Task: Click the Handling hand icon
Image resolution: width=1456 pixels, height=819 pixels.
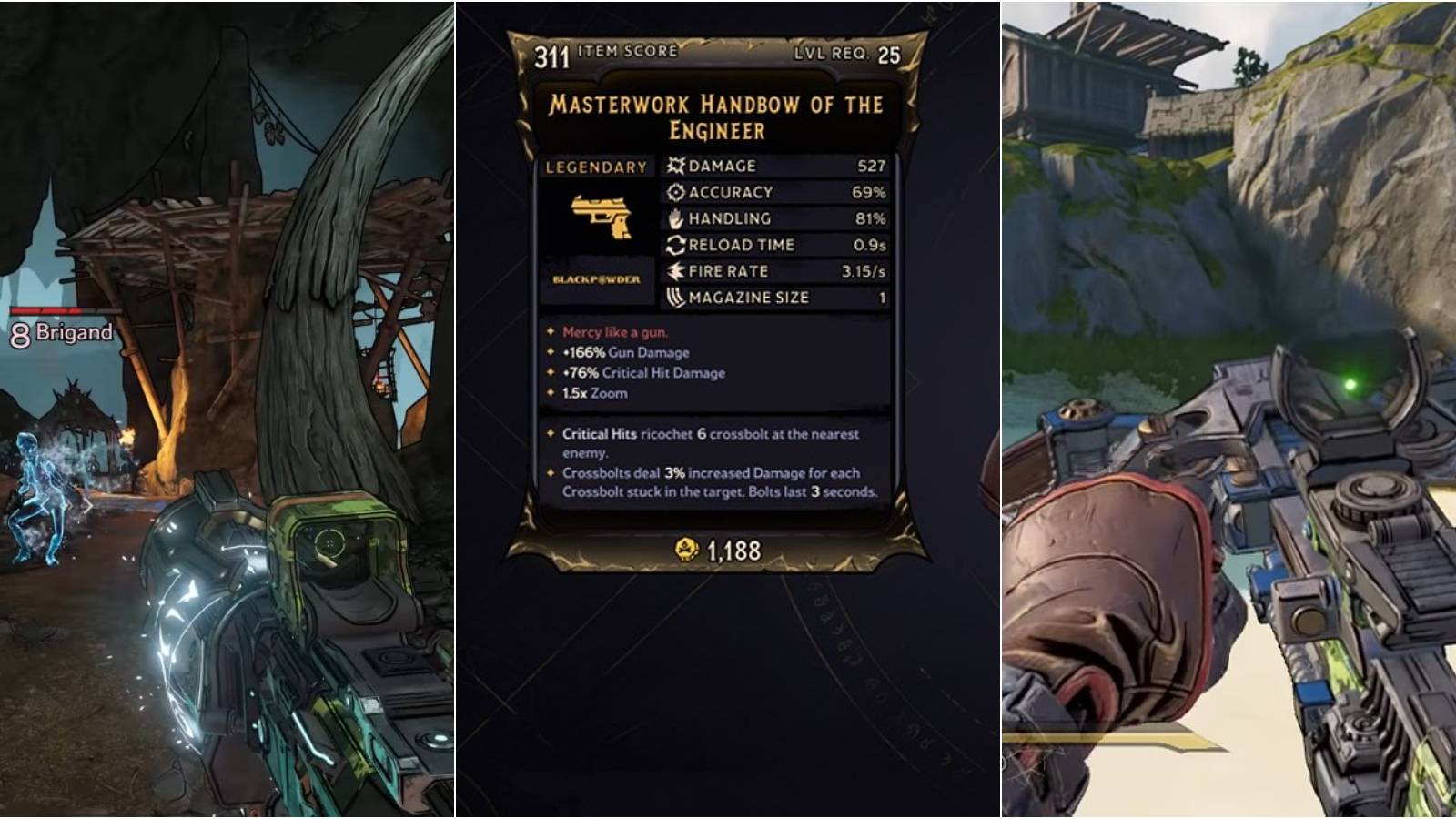Action: (x=674, y=218)
